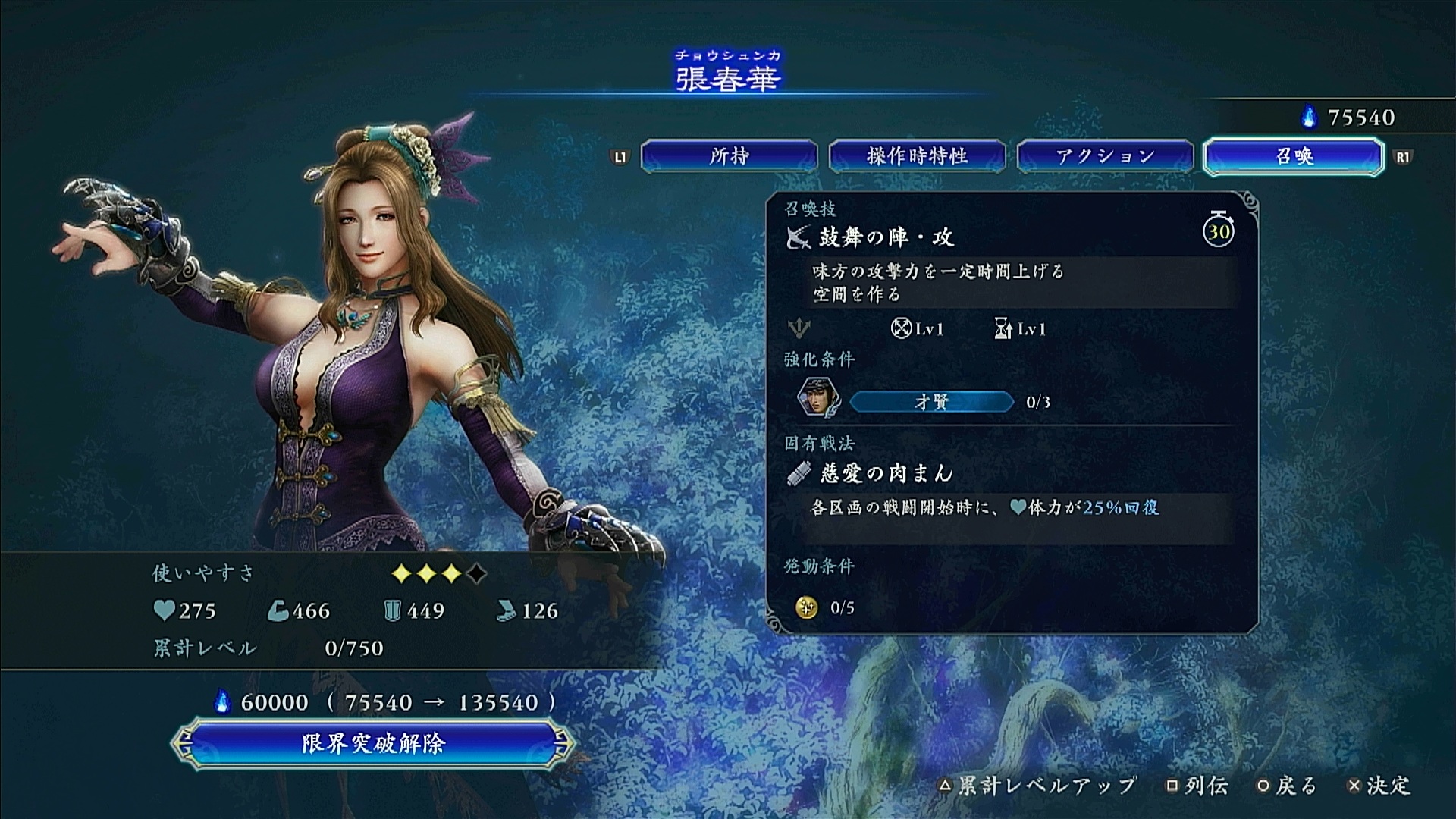Select the 才賢 condition bar

[x=931, y=402]
